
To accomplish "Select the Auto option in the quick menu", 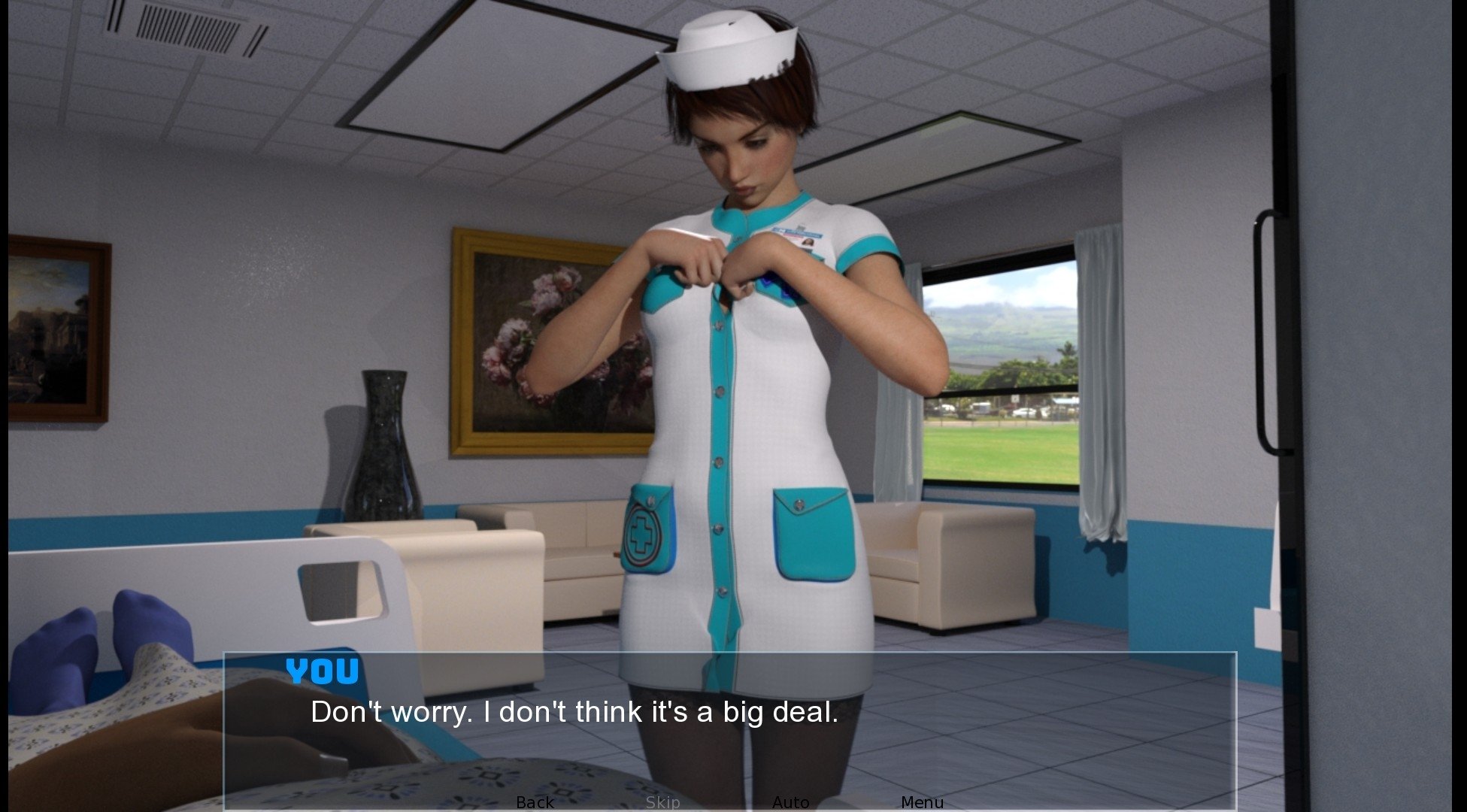I will [x=791, y=802].
